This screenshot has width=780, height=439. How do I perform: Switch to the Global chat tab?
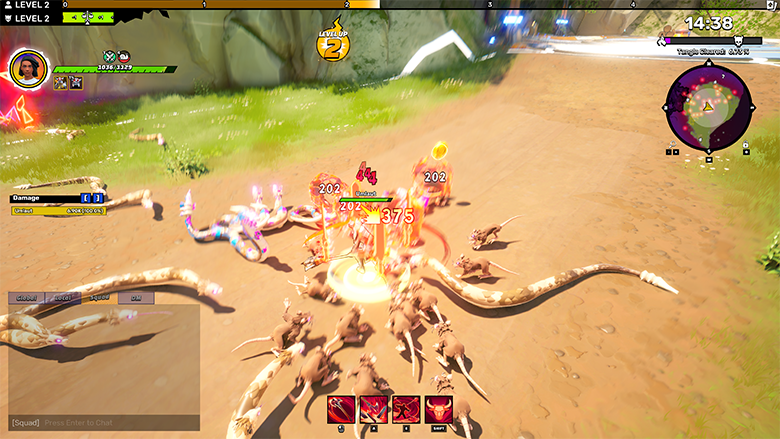pyautogui.click(x=27, y=297)
